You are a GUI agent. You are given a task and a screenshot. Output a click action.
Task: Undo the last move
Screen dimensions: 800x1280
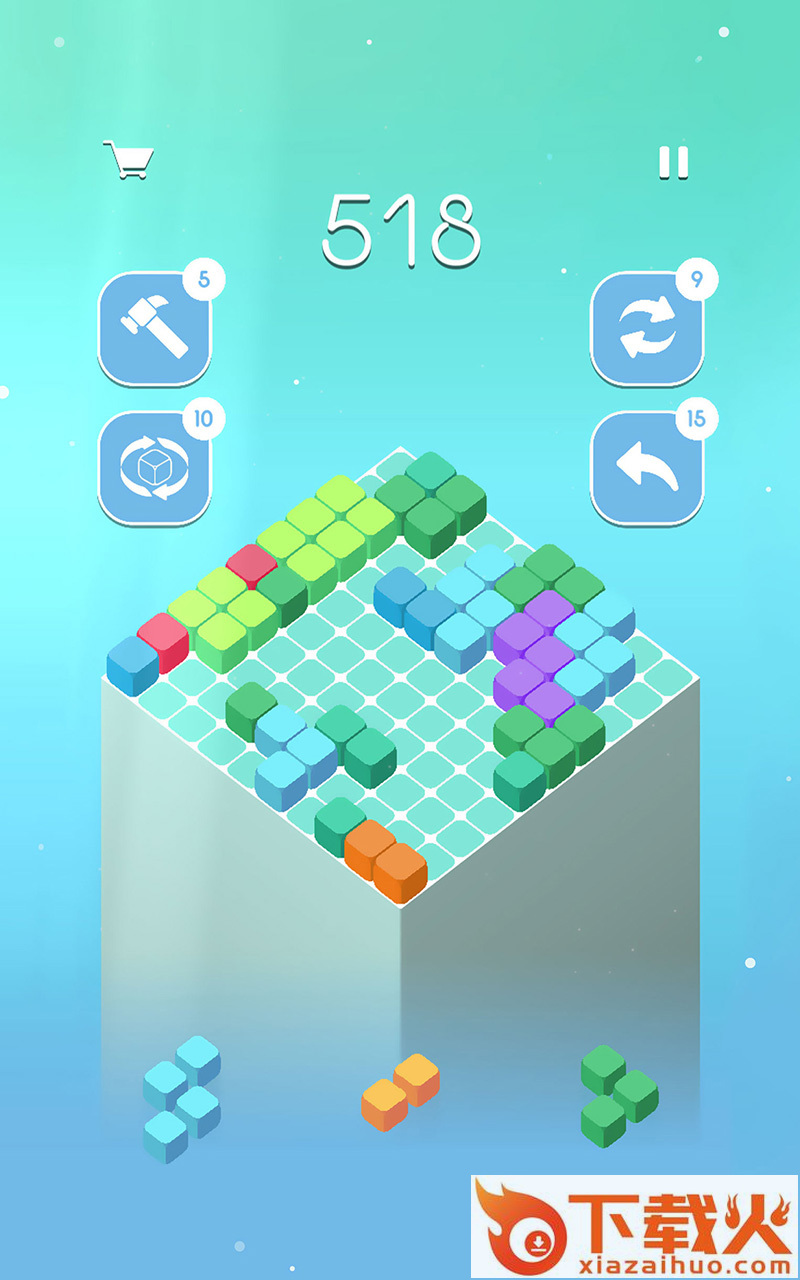pyautogui.click(x=646, y=467)
